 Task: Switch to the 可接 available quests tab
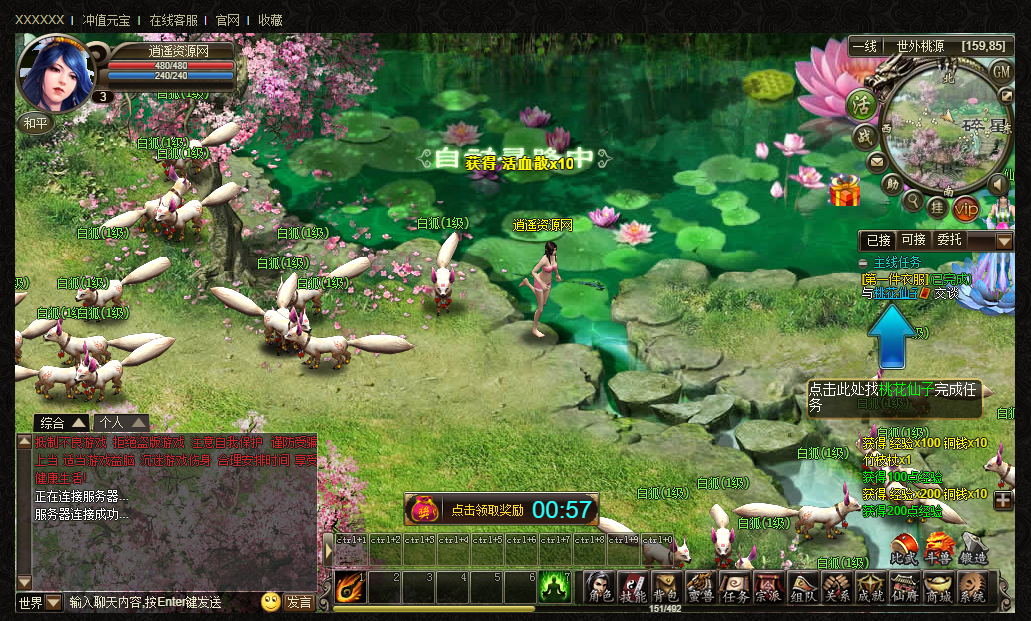coord(913,241)
